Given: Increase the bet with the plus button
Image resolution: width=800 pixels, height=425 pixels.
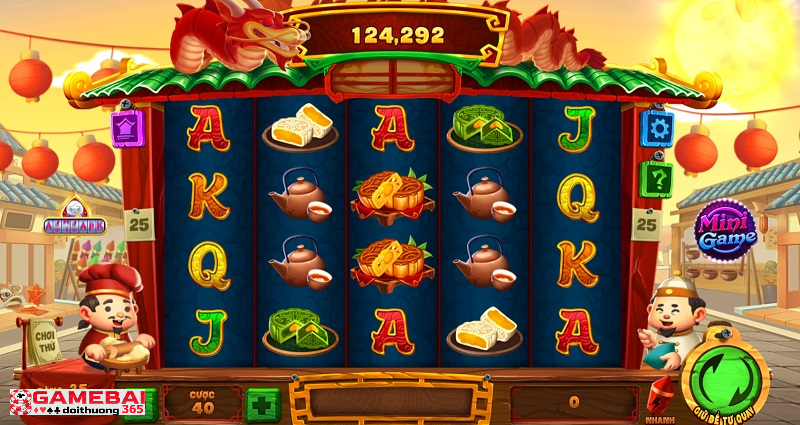Looking at the screenshot, I should tap(262, 404).
